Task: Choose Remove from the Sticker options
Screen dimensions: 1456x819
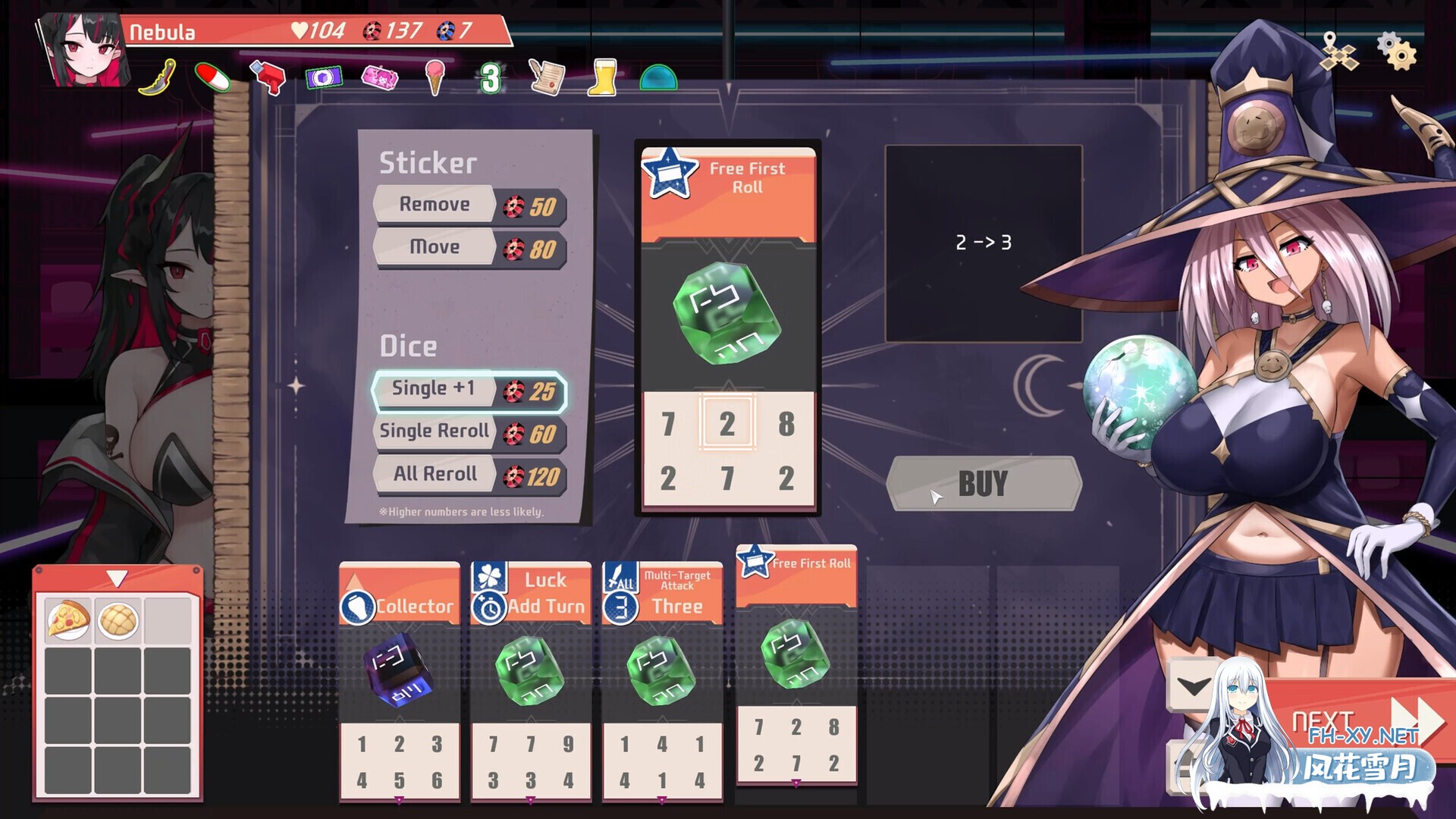Action: pyautogui.click(x=435, y=205)
